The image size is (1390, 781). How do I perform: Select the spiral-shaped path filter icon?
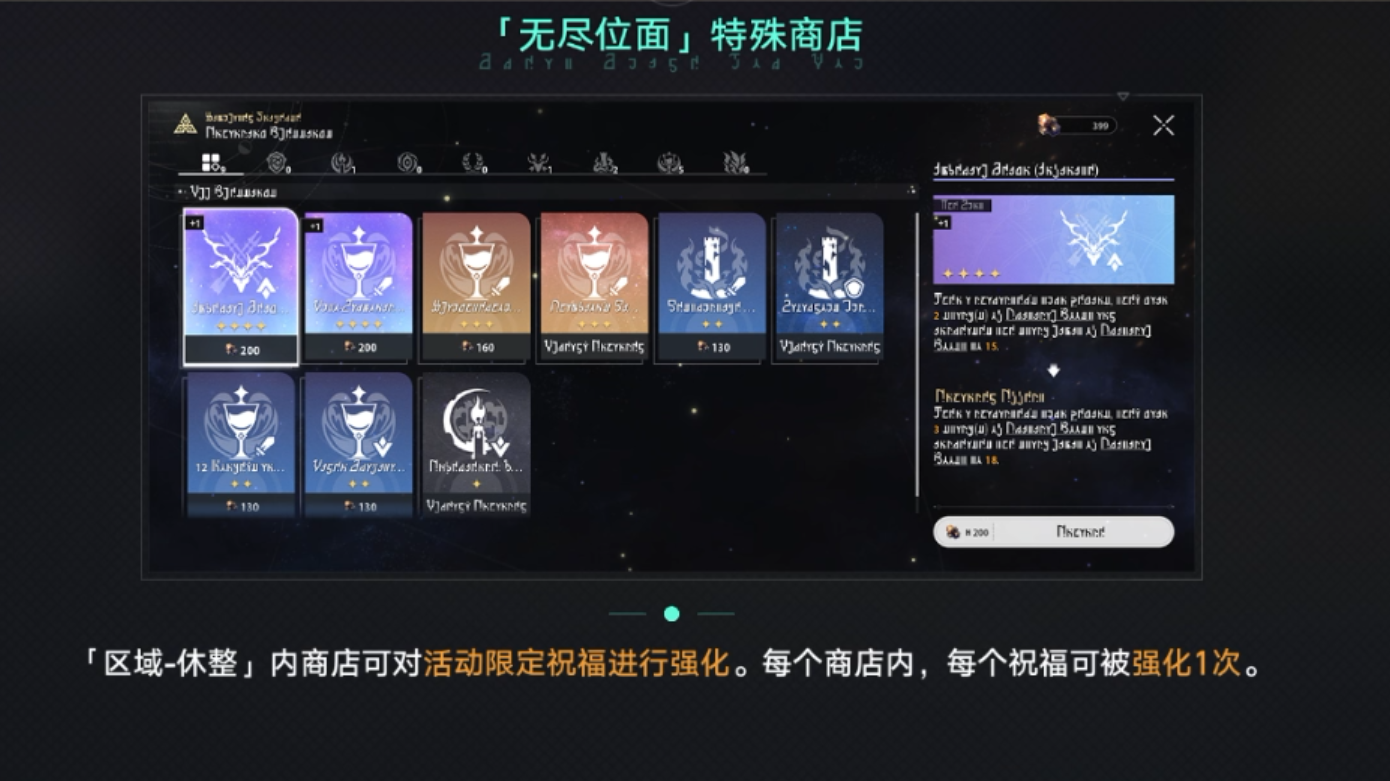pyautogui.click(x=409, y=161)
